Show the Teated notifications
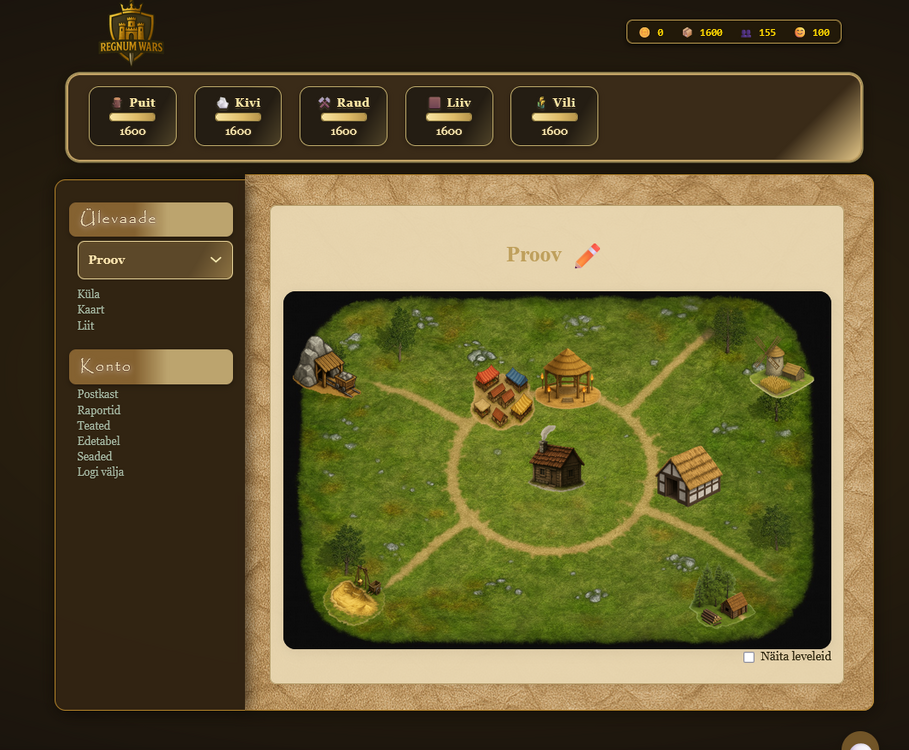 (94, 426)
